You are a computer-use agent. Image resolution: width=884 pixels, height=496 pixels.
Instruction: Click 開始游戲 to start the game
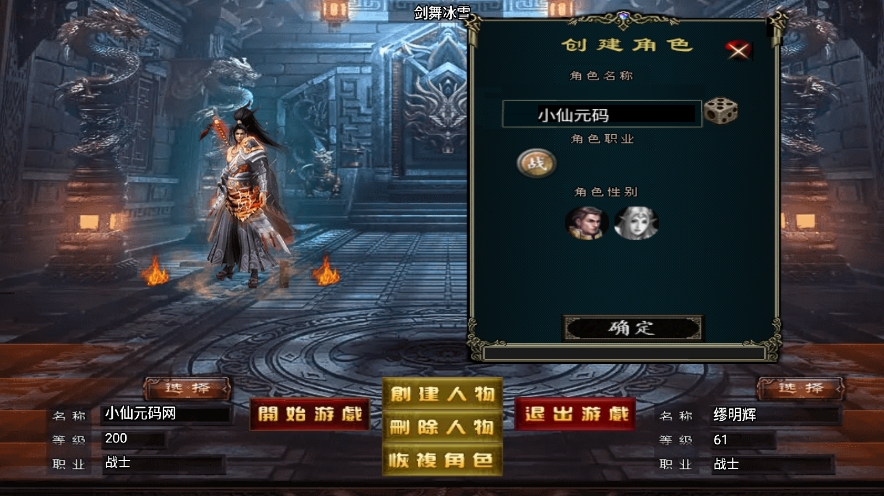point(310,414)
